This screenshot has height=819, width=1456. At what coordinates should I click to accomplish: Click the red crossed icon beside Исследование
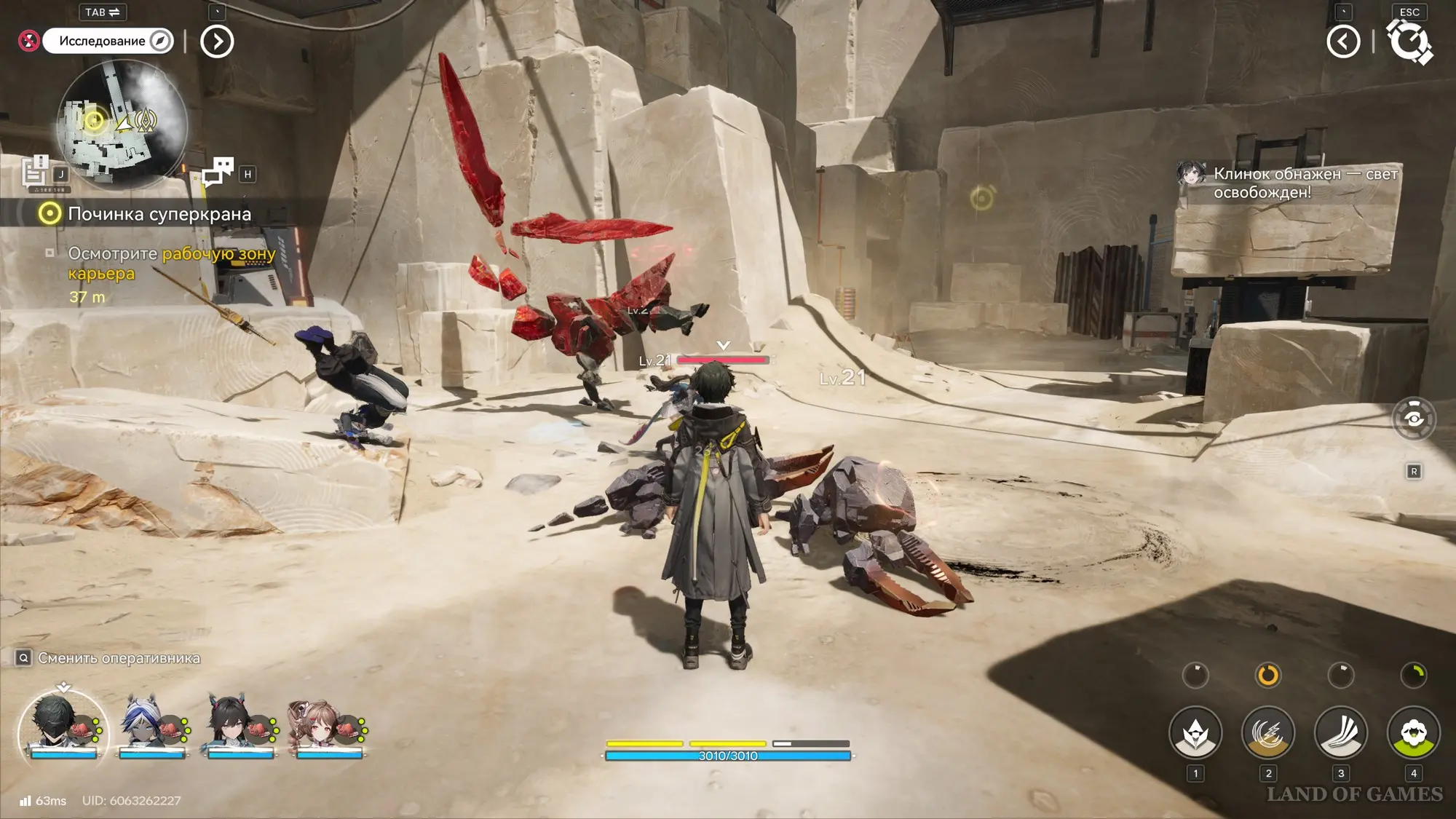pyautogui.click(x=28, y=41)
